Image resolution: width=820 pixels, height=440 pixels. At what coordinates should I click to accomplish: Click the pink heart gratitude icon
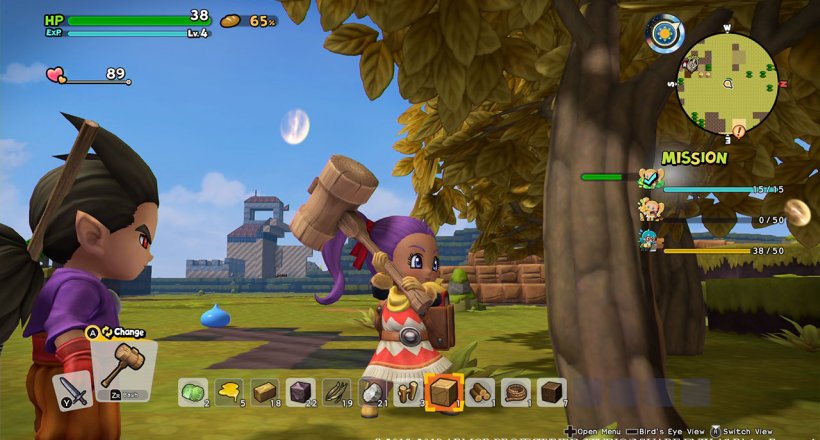[x=55, y=74]
